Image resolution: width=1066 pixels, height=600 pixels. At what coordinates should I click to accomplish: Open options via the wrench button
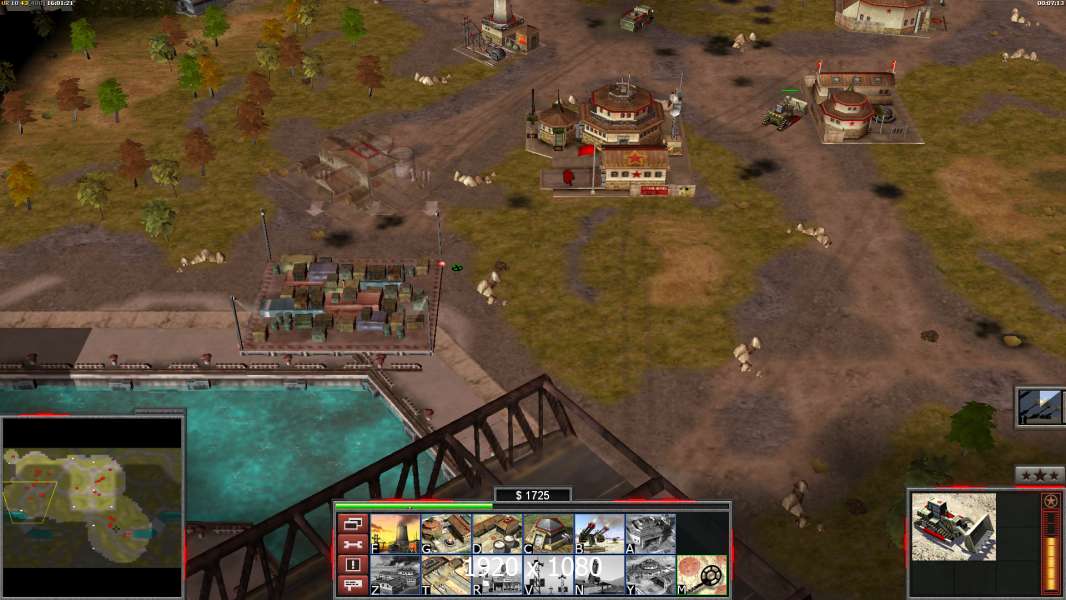click(352, 544)
